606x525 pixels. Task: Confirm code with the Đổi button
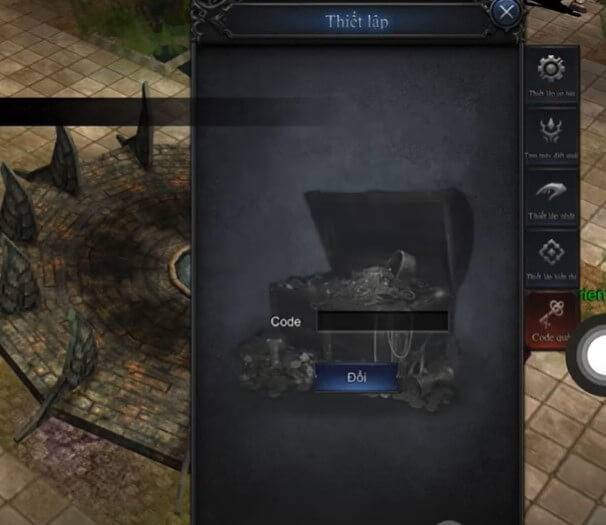[356, 378]
